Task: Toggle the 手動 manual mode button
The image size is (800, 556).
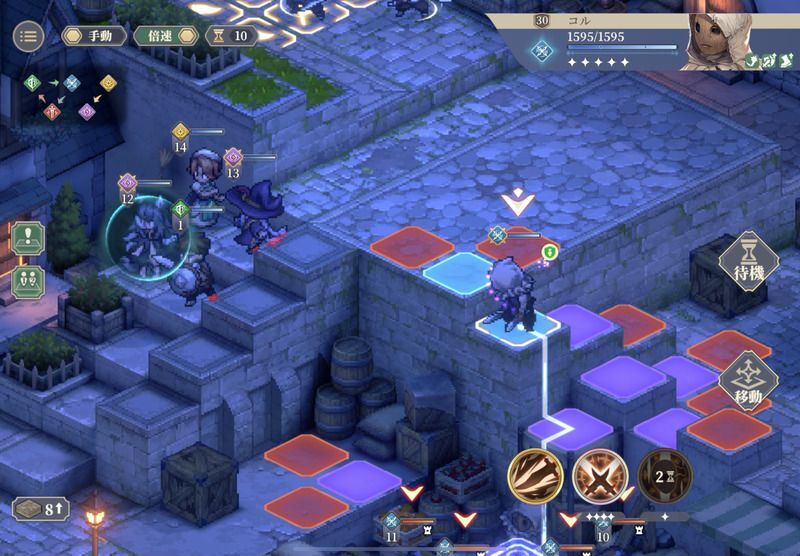Action: click(94, 36)
